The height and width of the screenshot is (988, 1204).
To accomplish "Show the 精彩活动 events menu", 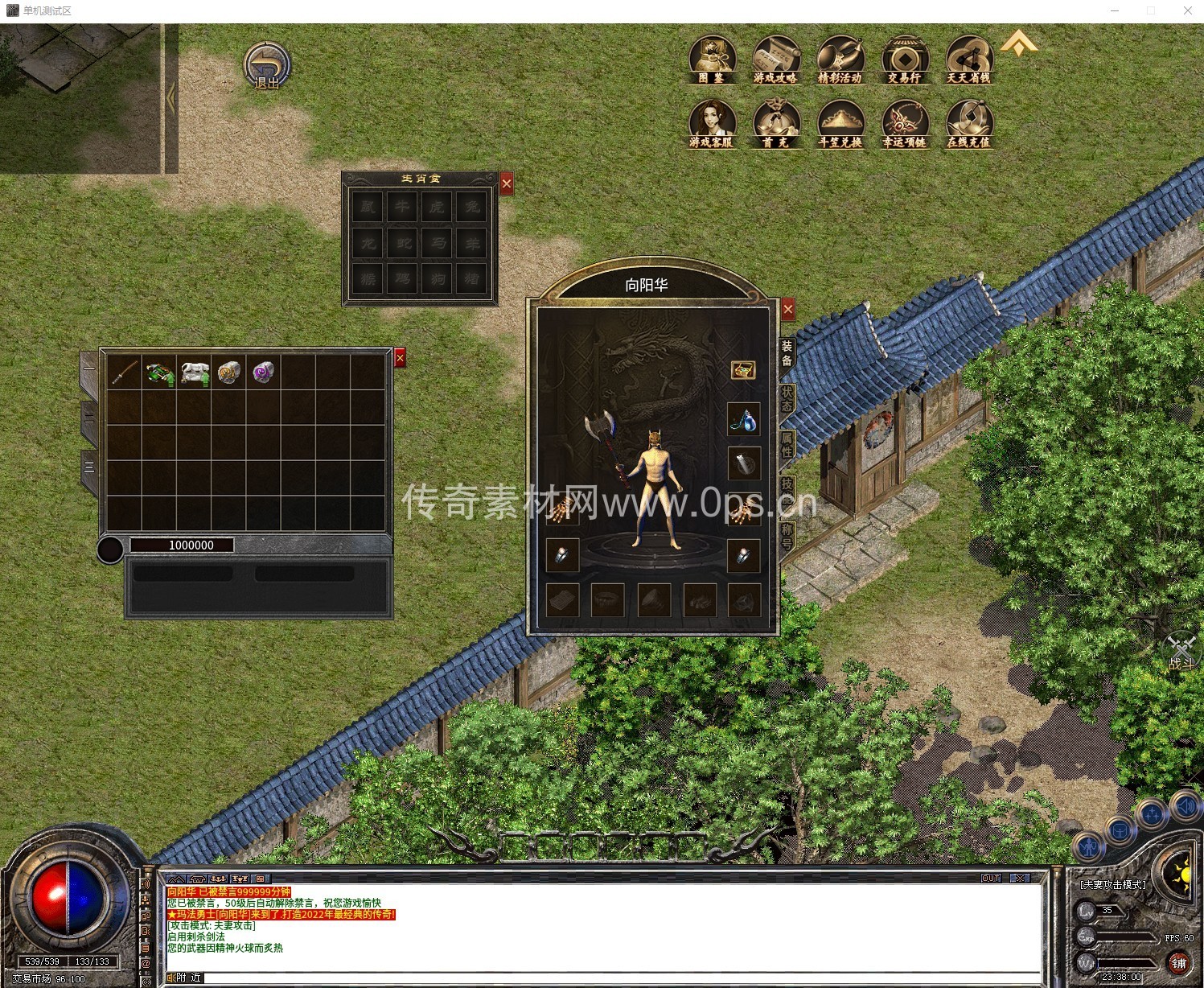I will click(840, 60).
